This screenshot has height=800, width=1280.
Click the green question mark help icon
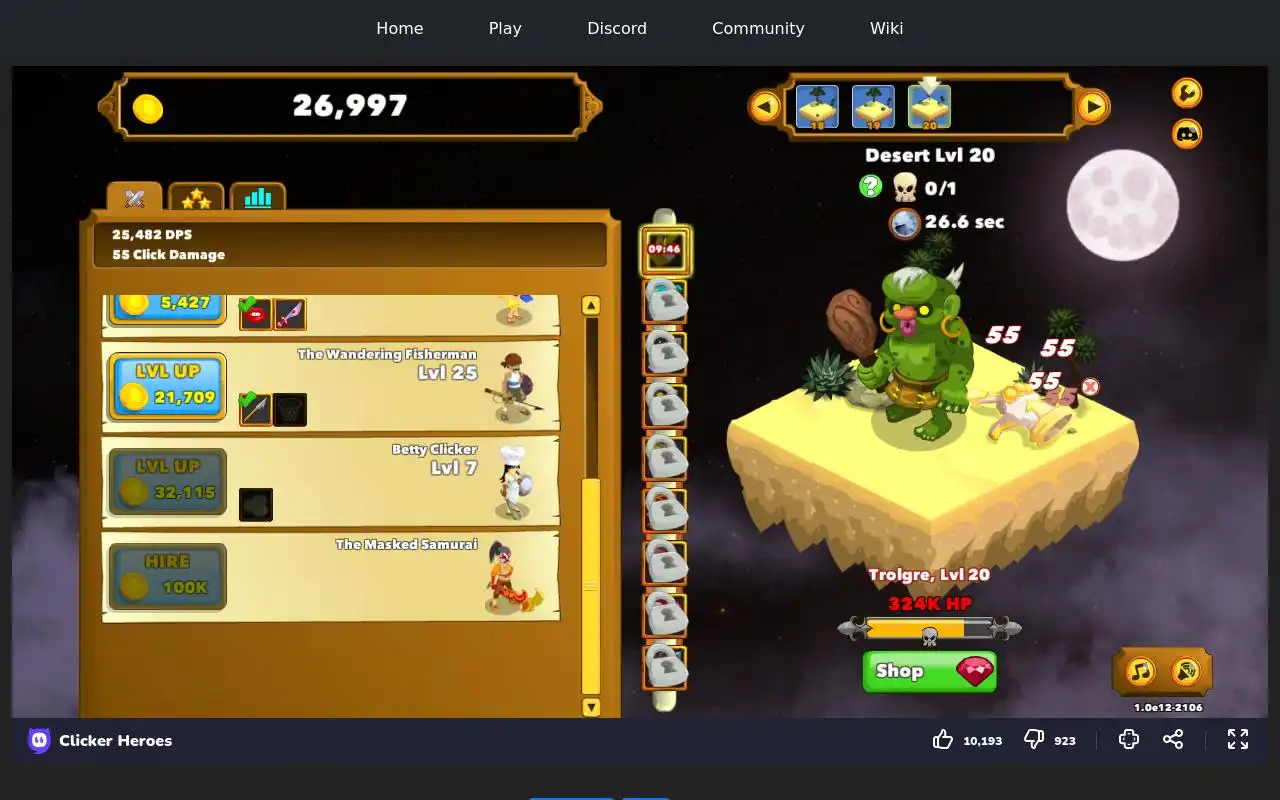click(871, 186)
